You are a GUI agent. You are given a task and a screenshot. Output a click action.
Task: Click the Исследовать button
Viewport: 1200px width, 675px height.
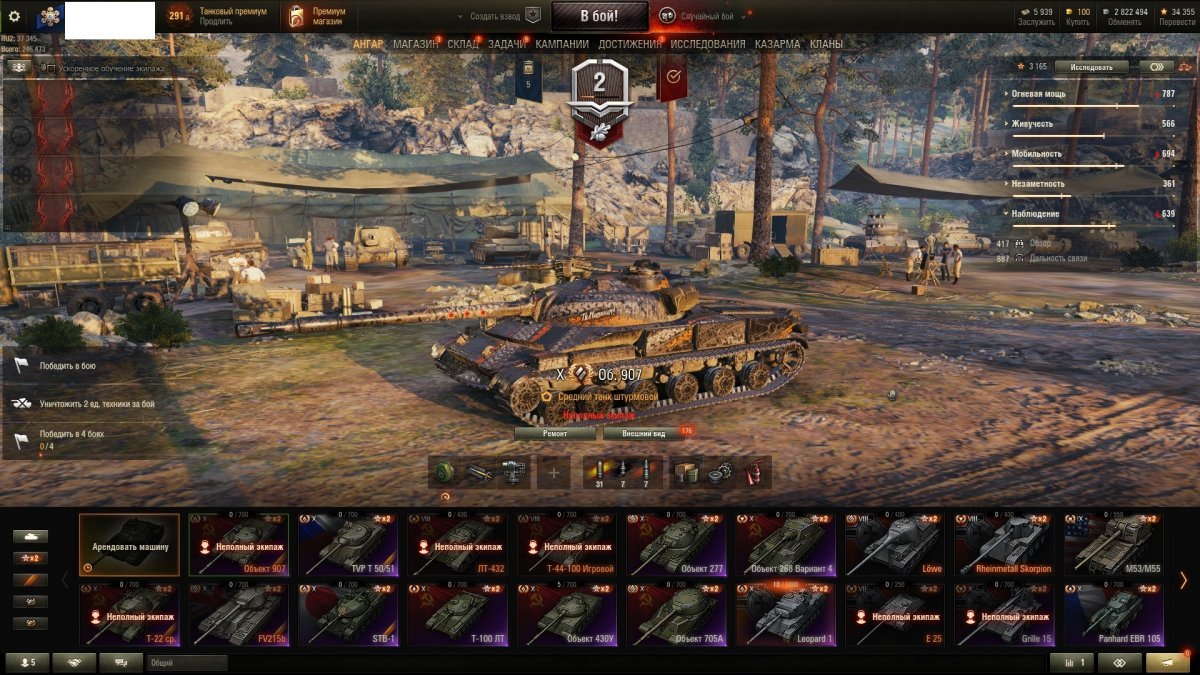(1091, 67)
